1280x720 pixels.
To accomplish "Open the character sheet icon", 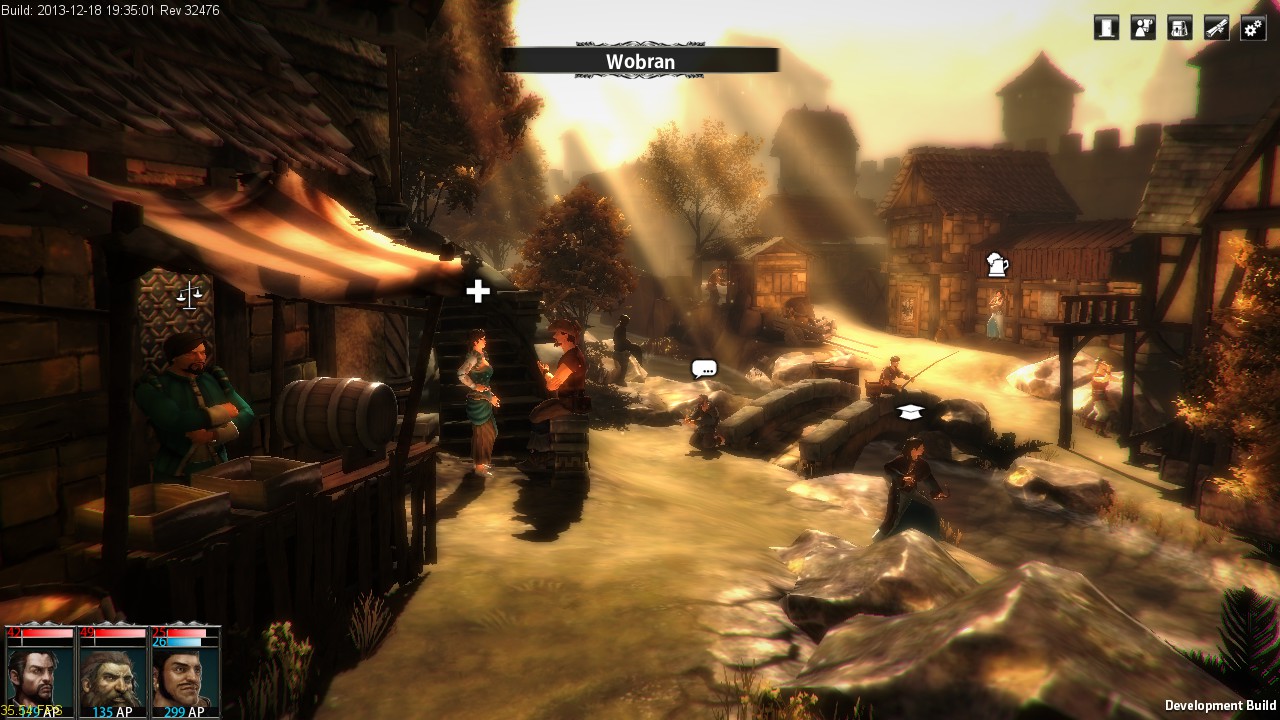I will point(1143,28).
